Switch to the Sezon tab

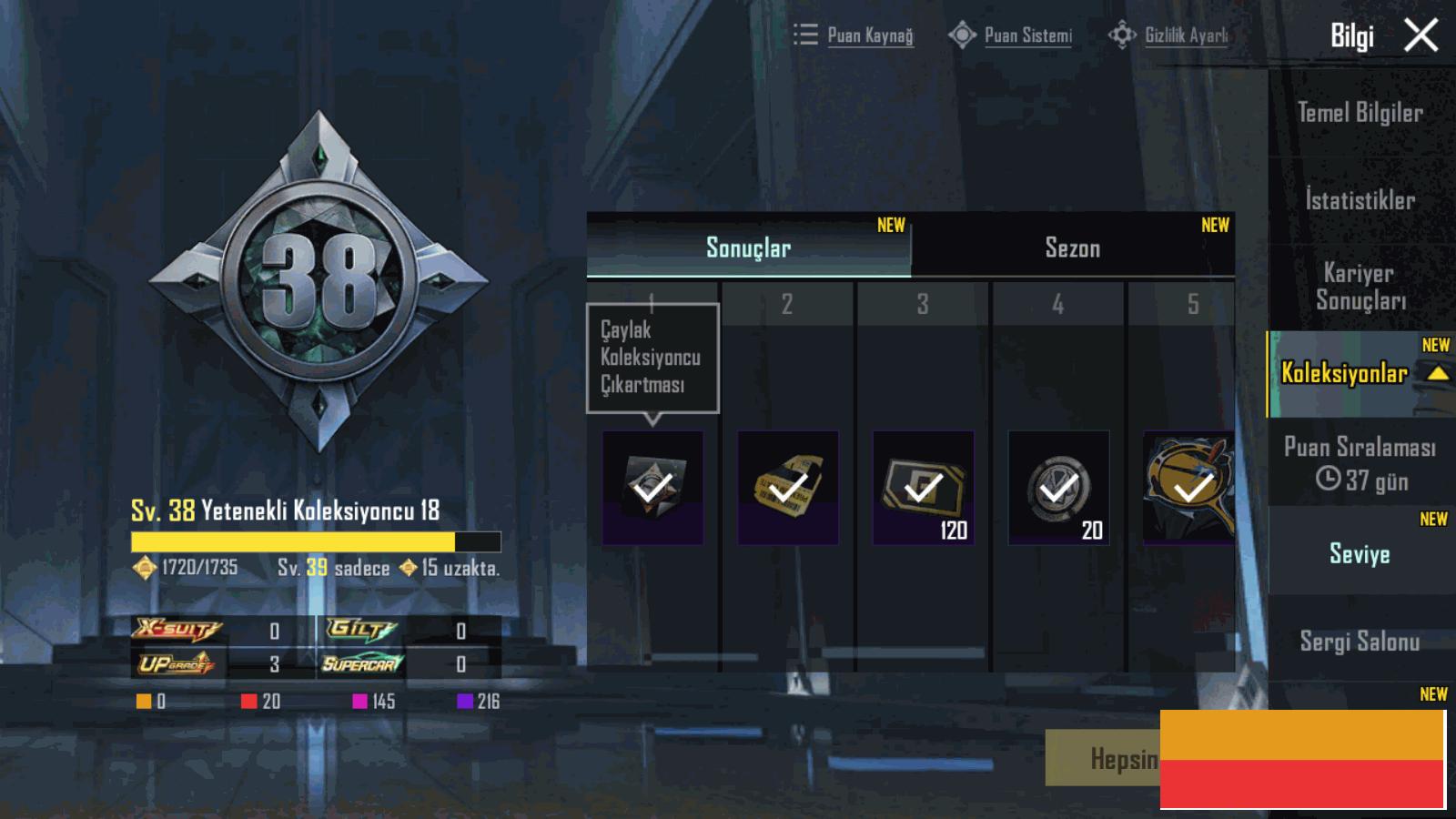[1072, 248]
